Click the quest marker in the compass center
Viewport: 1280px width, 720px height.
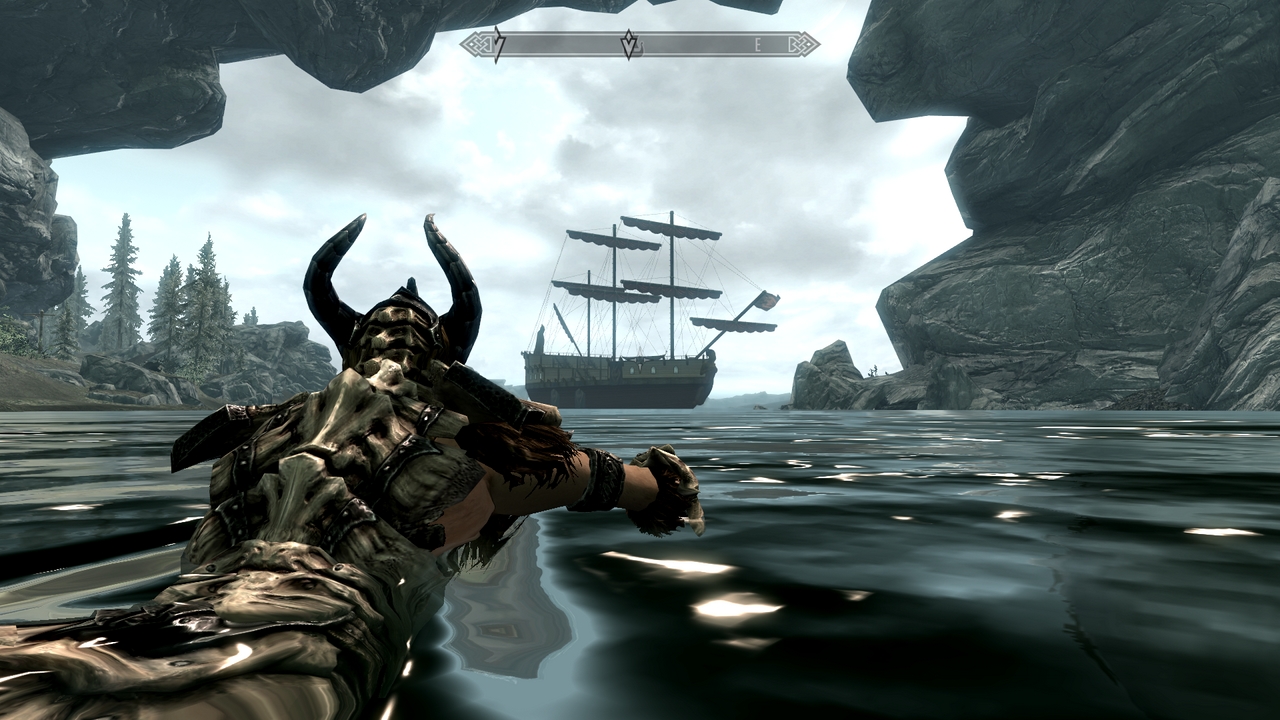[629, 44]
